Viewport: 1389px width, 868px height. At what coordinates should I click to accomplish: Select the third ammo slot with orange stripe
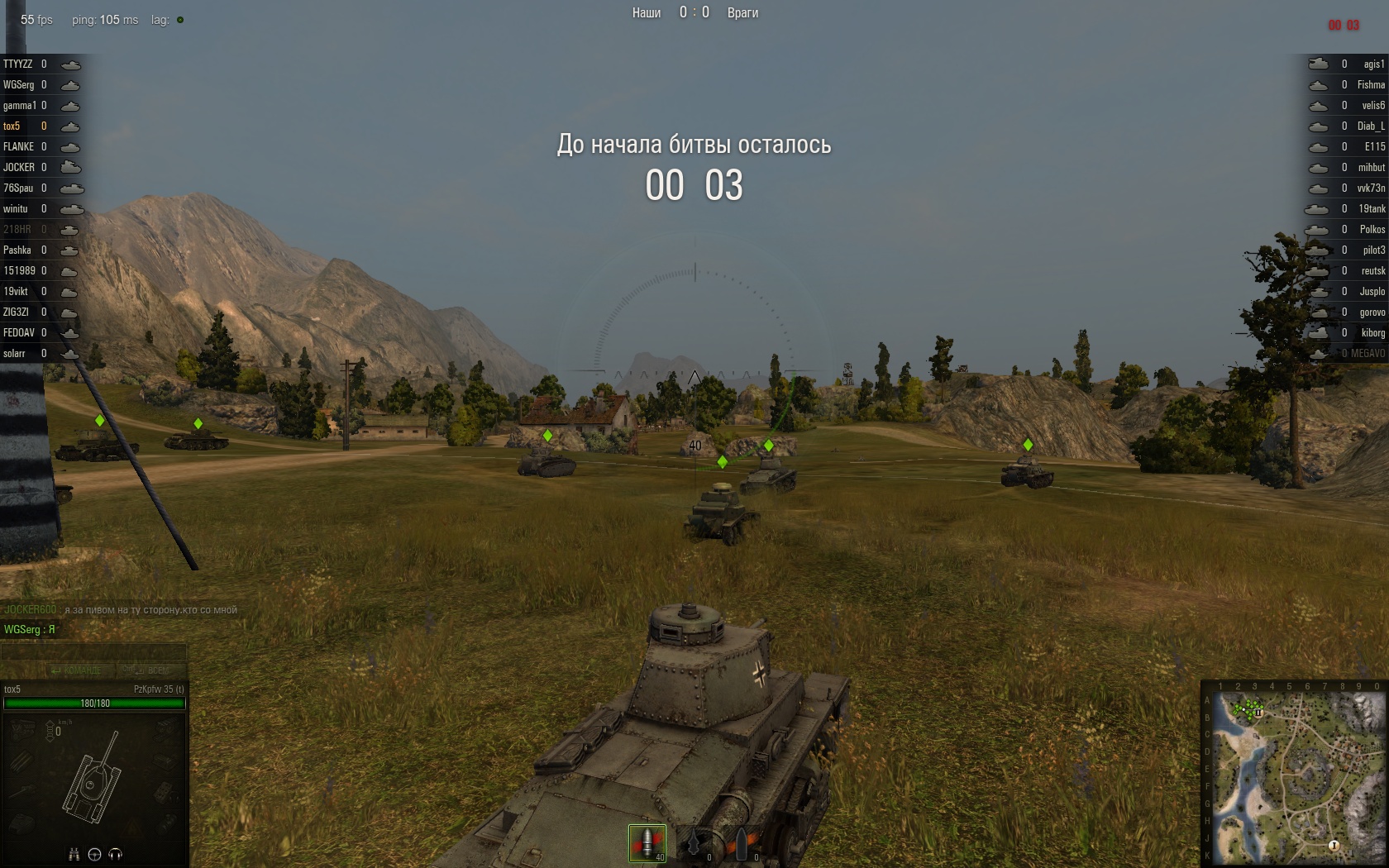[742, 843]
